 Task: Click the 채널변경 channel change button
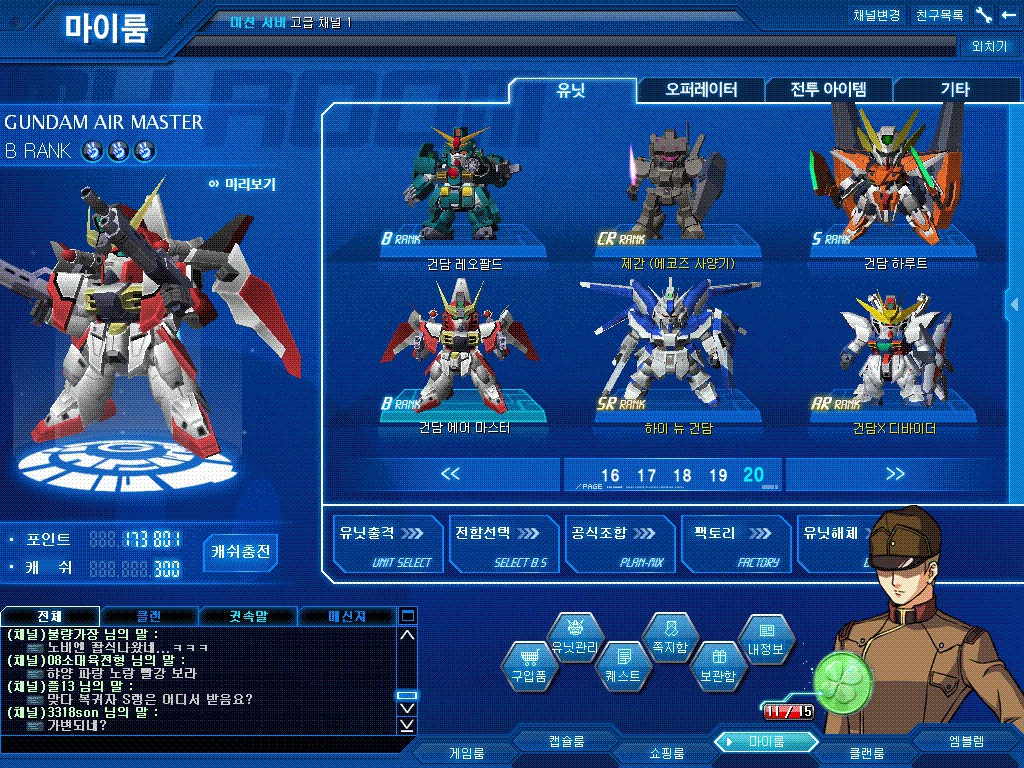(877, 15)
